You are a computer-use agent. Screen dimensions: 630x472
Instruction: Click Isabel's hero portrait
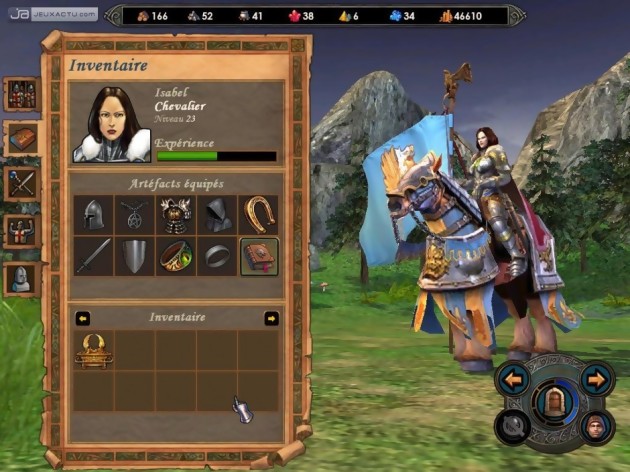110,124
